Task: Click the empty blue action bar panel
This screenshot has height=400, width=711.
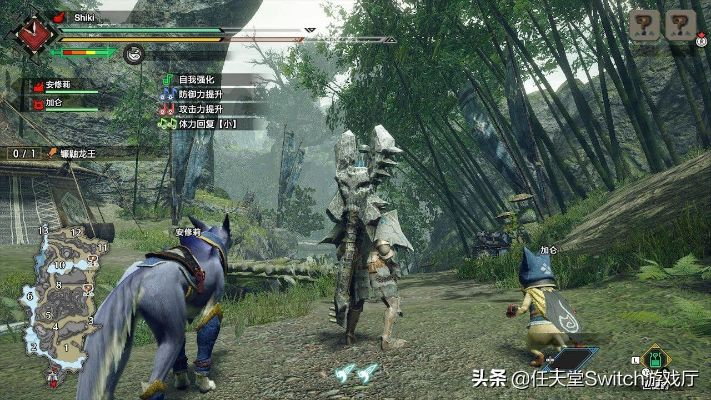Action: pyautogui.click(x=571, y=359)
